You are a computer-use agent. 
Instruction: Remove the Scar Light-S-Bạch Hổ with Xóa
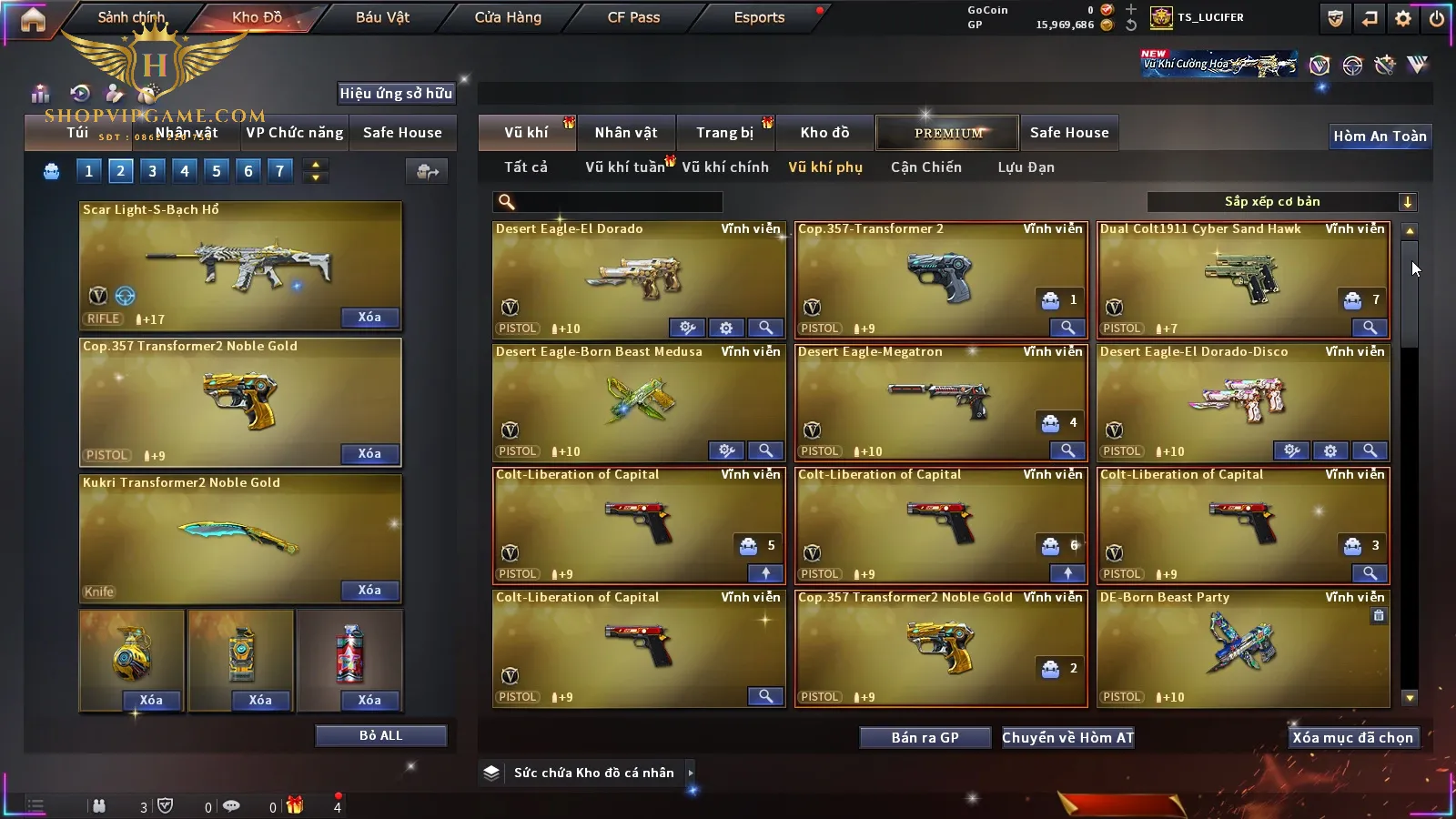point(369,318)
